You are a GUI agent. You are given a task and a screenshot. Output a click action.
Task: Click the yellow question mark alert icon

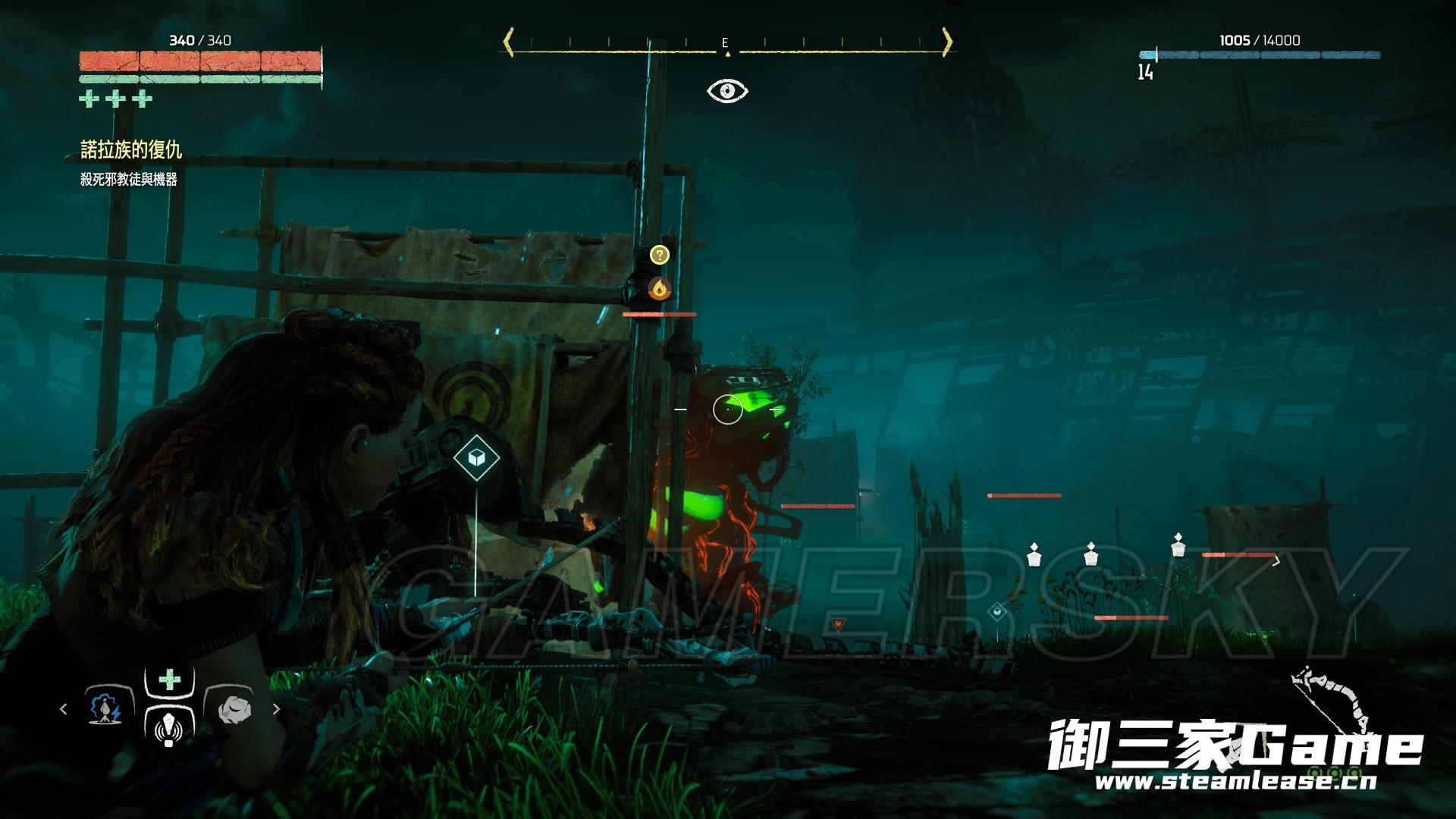660,255
